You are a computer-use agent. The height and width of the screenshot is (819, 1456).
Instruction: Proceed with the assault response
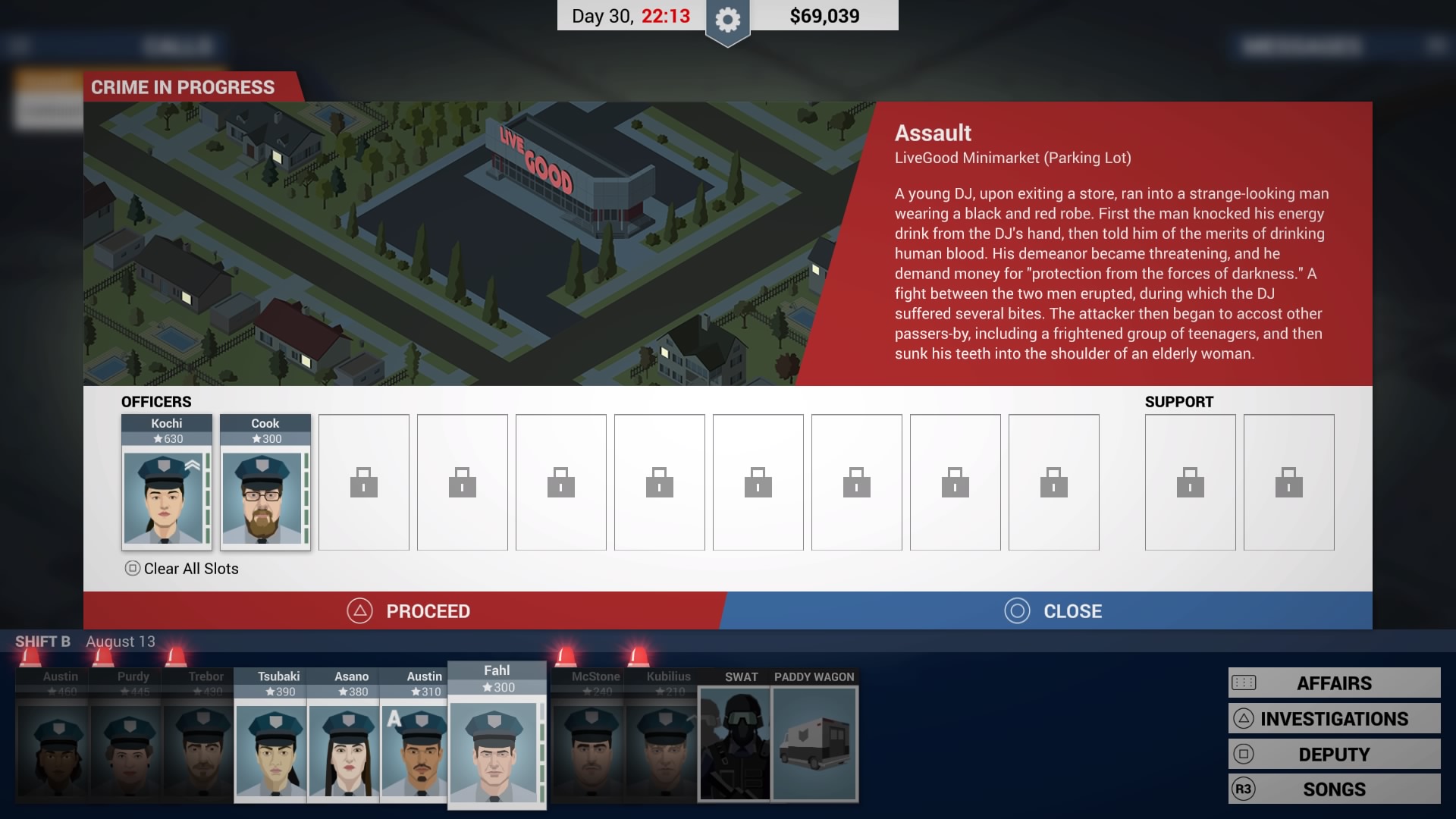408,611
